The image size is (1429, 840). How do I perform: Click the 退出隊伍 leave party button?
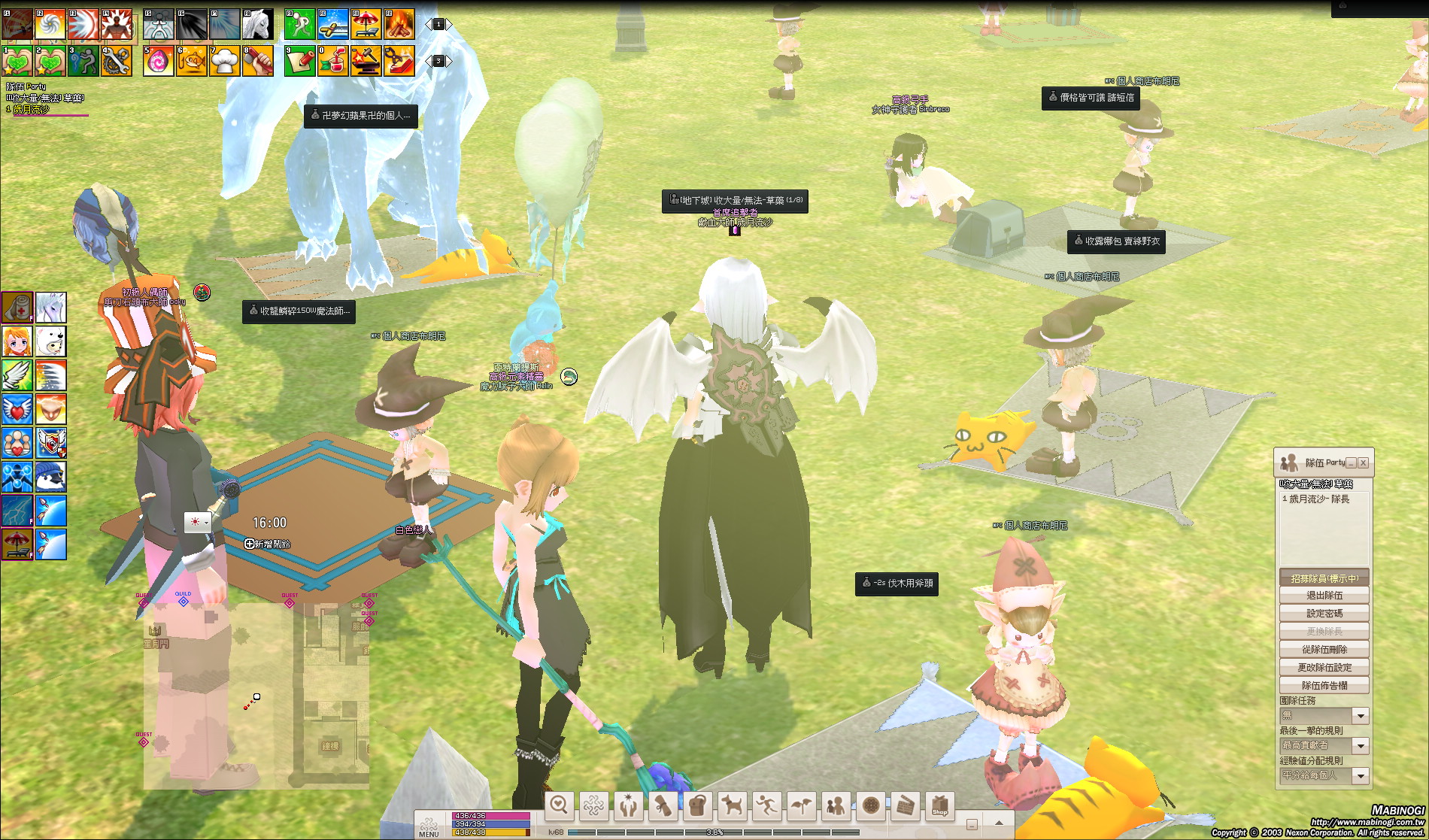click(x=1324, y=596)
